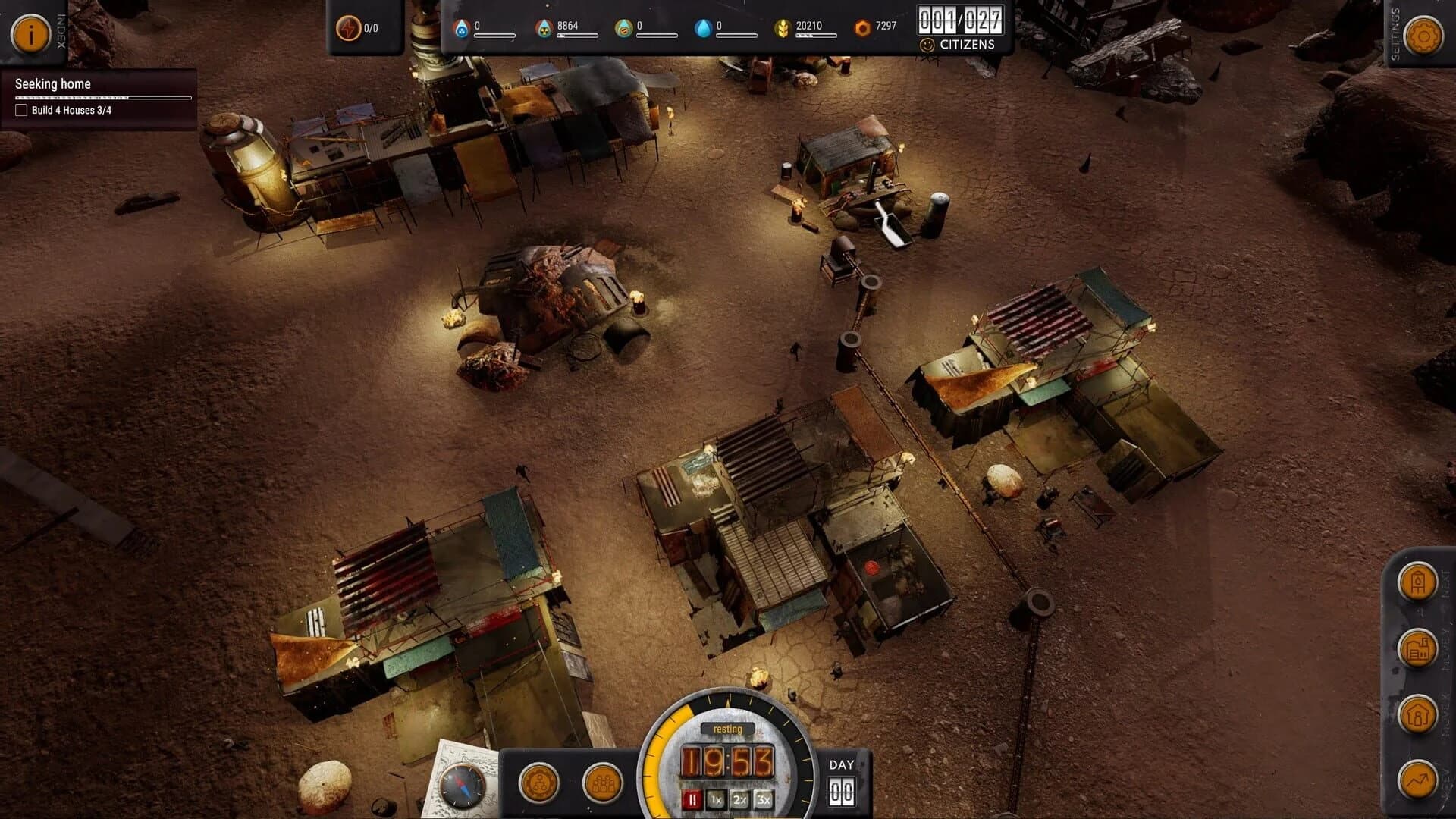Open the Settings gear button
This screenshot has width=1456, height=819.
click(x=1423, y=36)
